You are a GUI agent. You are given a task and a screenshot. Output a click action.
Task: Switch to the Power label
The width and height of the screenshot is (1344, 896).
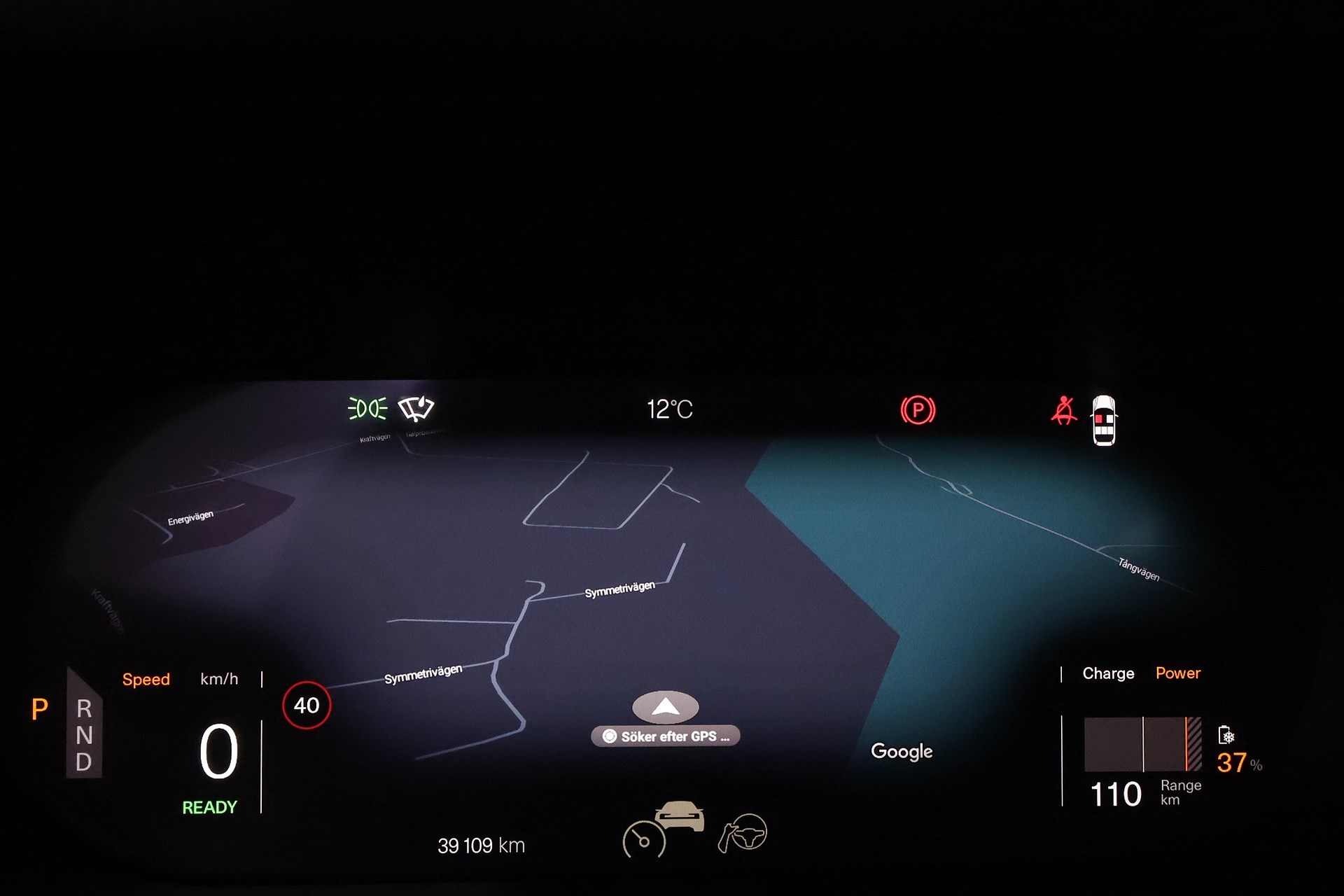(1178, 673)
